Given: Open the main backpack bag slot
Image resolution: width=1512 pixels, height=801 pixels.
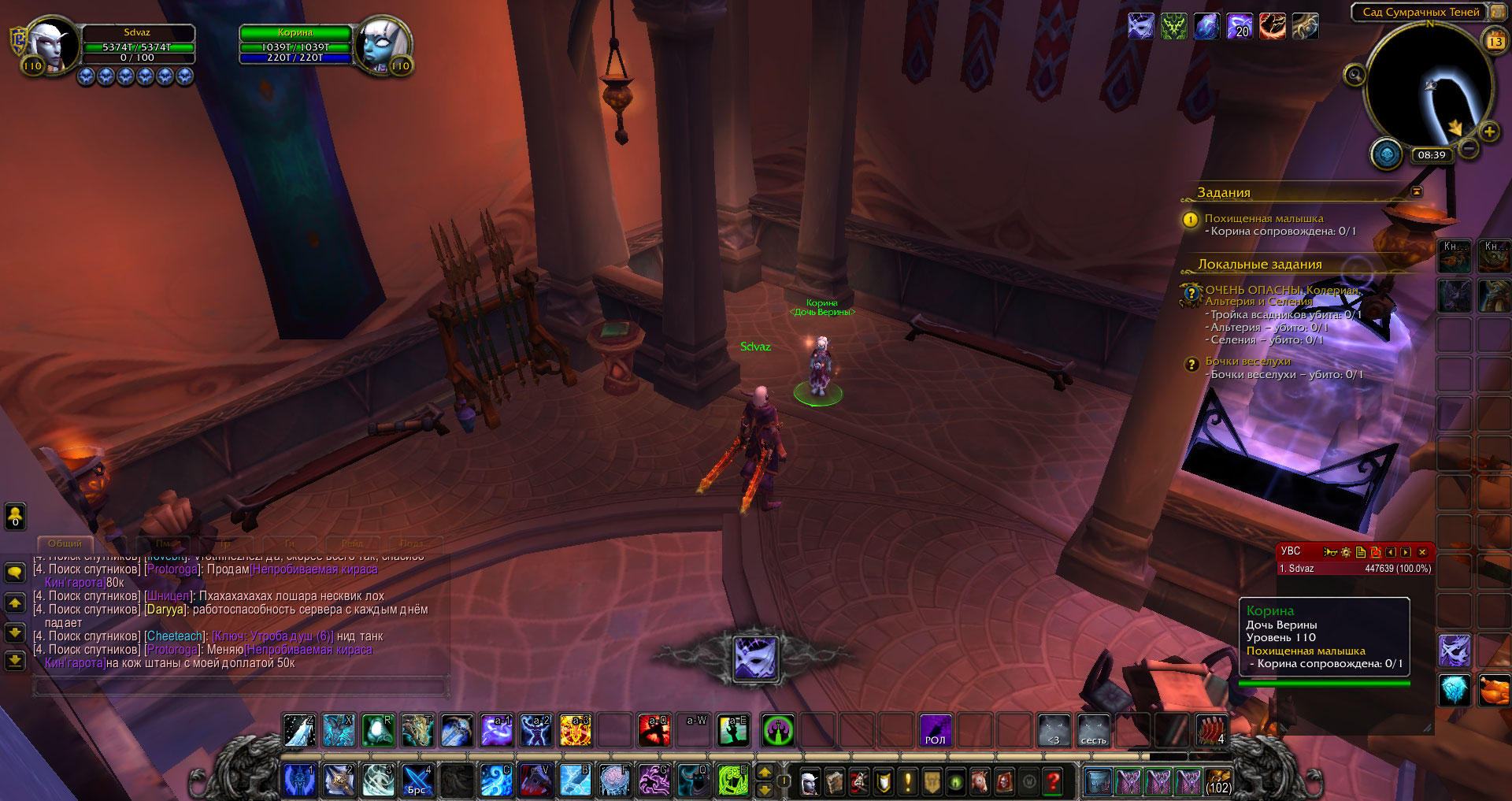Looking at the screenshot, I should (x=1218, y=781).
